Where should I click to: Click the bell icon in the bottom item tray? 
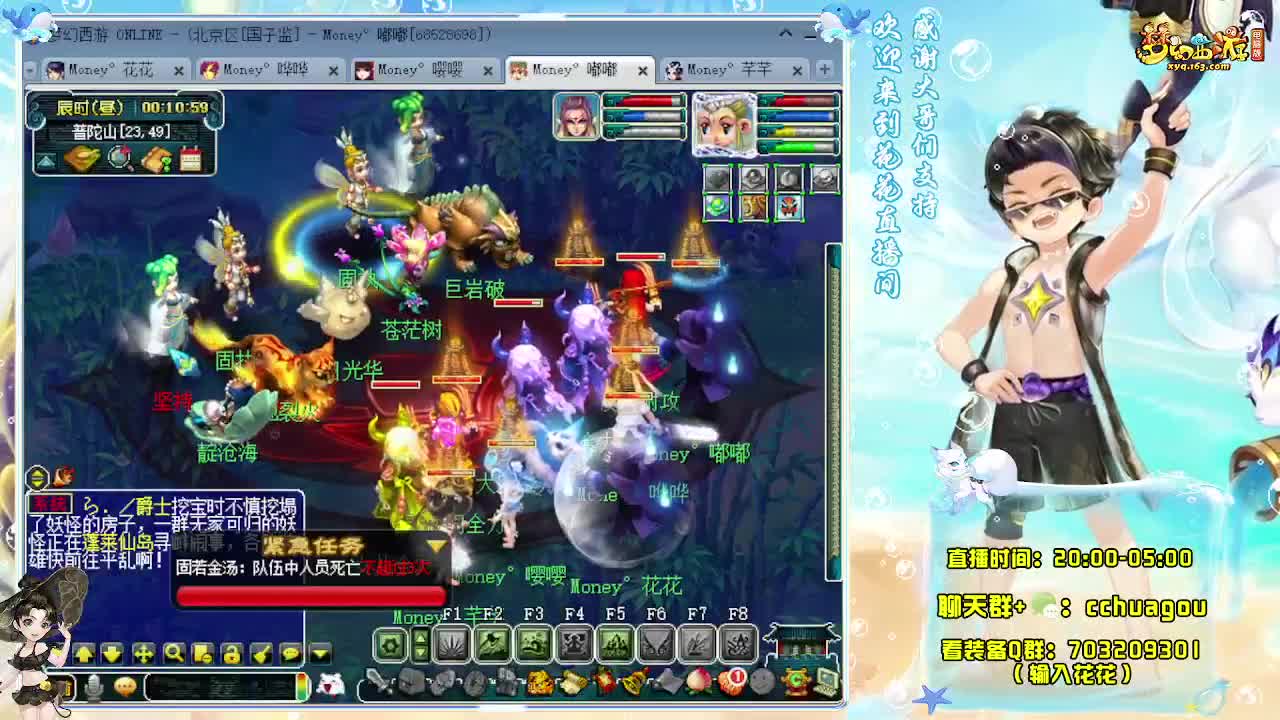[632, 684]
